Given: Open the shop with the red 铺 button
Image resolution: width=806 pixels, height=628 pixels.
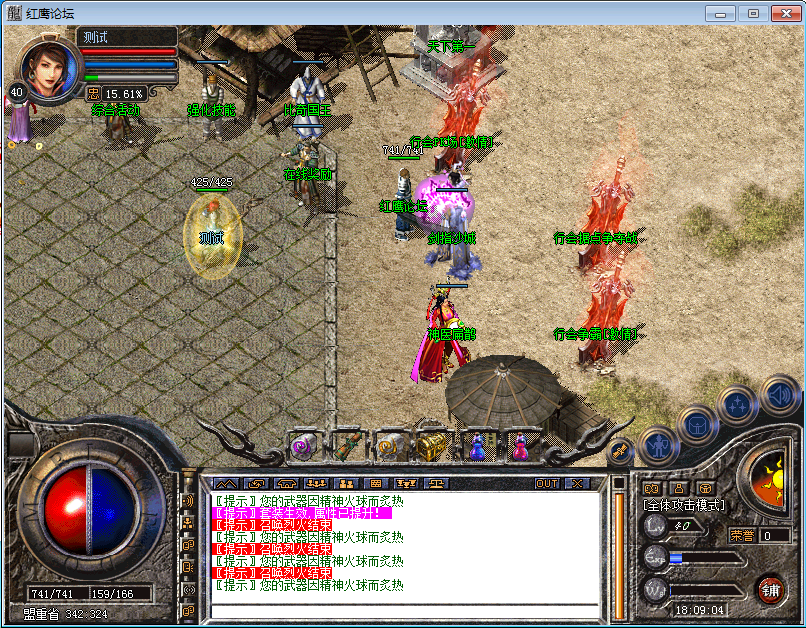Looking at the screenshot, I should [769, 589].
